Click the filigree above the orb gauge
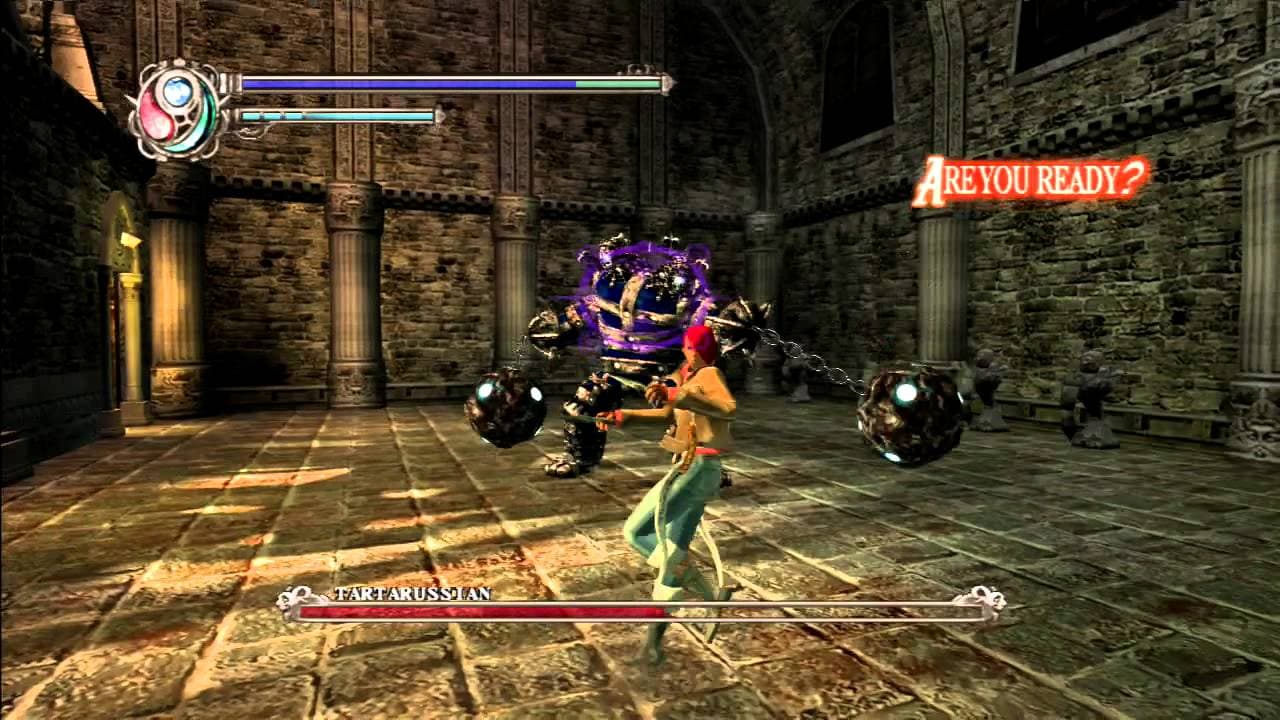Viewport: 1280px width, 720px height. (x=180, y=62)
